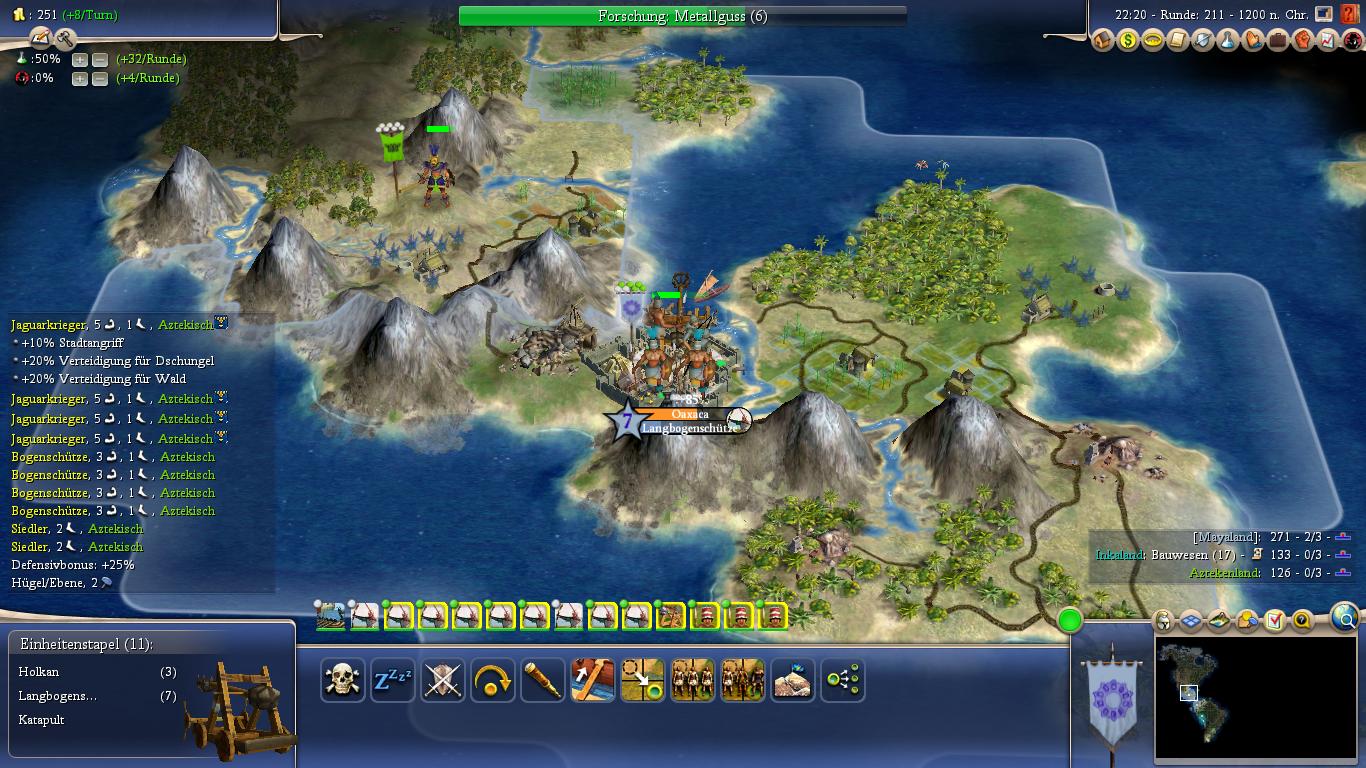Click the green end turn button
This screenshot has width=1366, height=768.
click(1070, 620)
